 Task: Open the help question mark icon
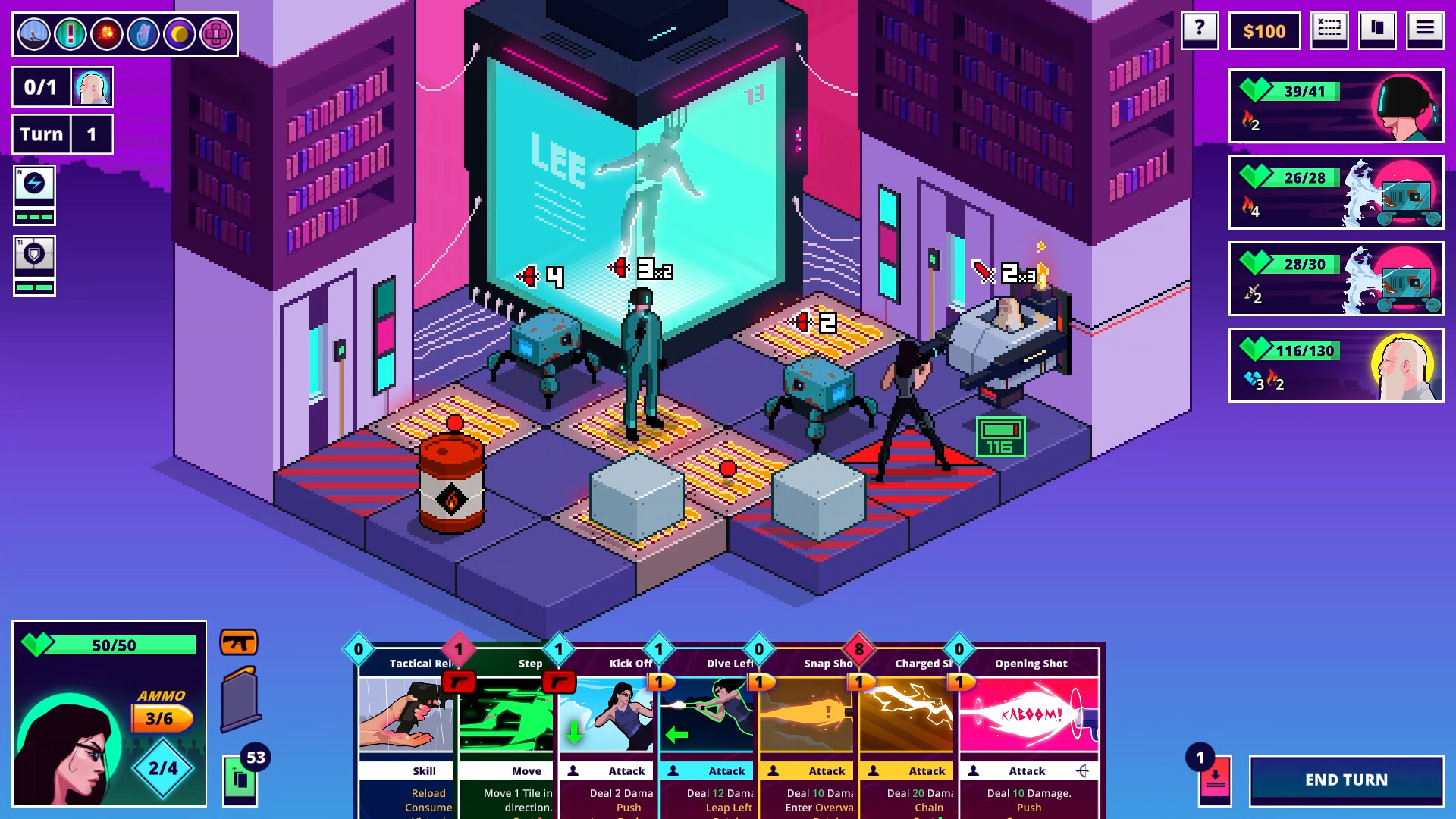[x=1199, y=31]
